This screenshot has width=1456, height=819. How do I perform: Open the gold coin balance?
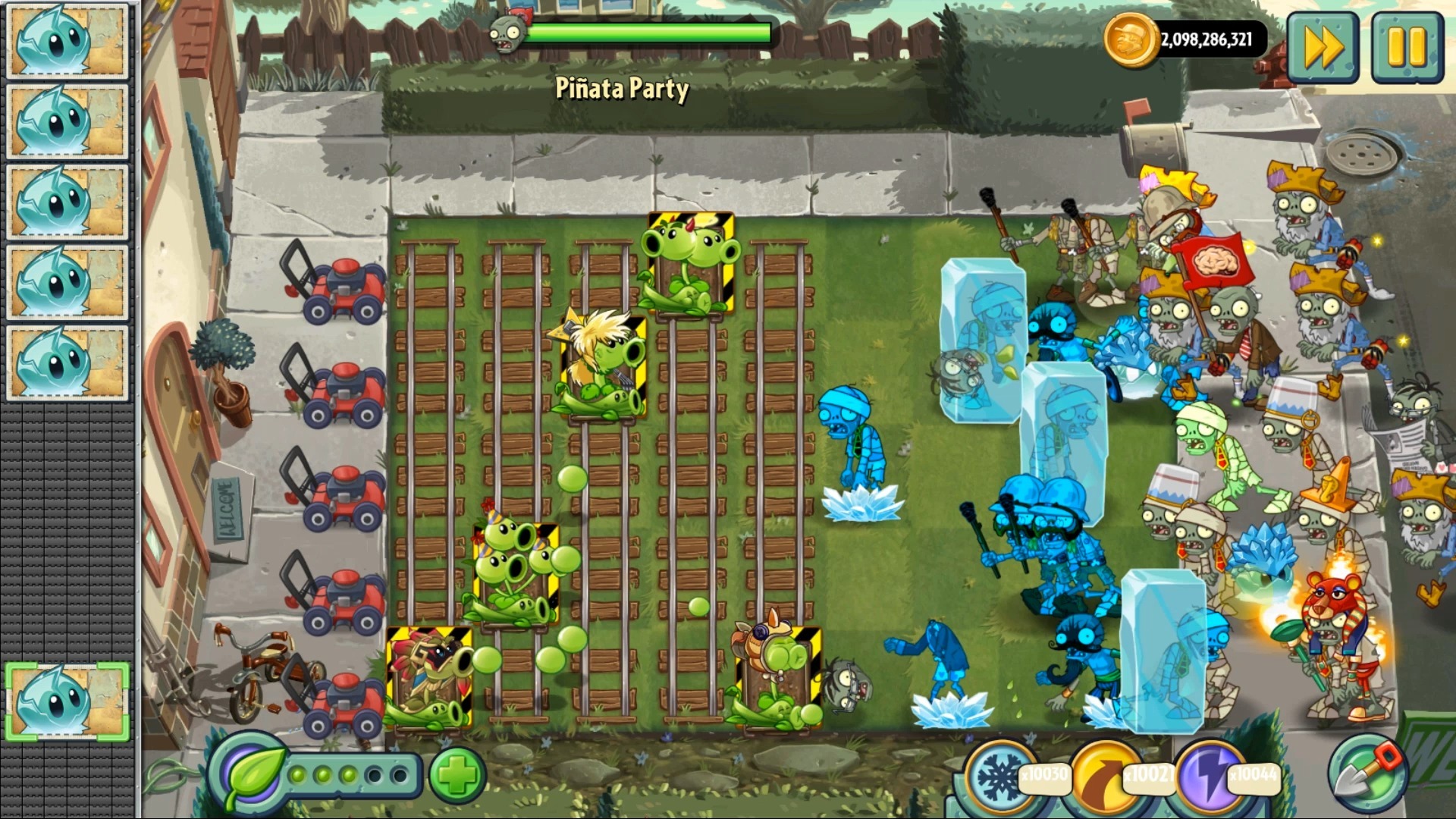tap(1185, 39)
